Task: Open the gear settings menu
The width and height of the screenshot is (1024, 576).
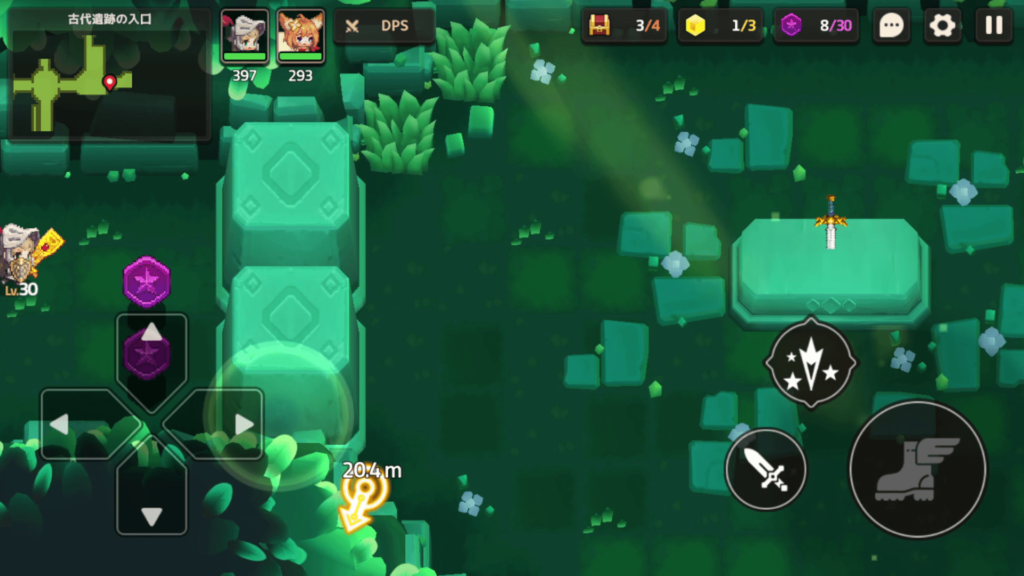Action: (942, 26)
